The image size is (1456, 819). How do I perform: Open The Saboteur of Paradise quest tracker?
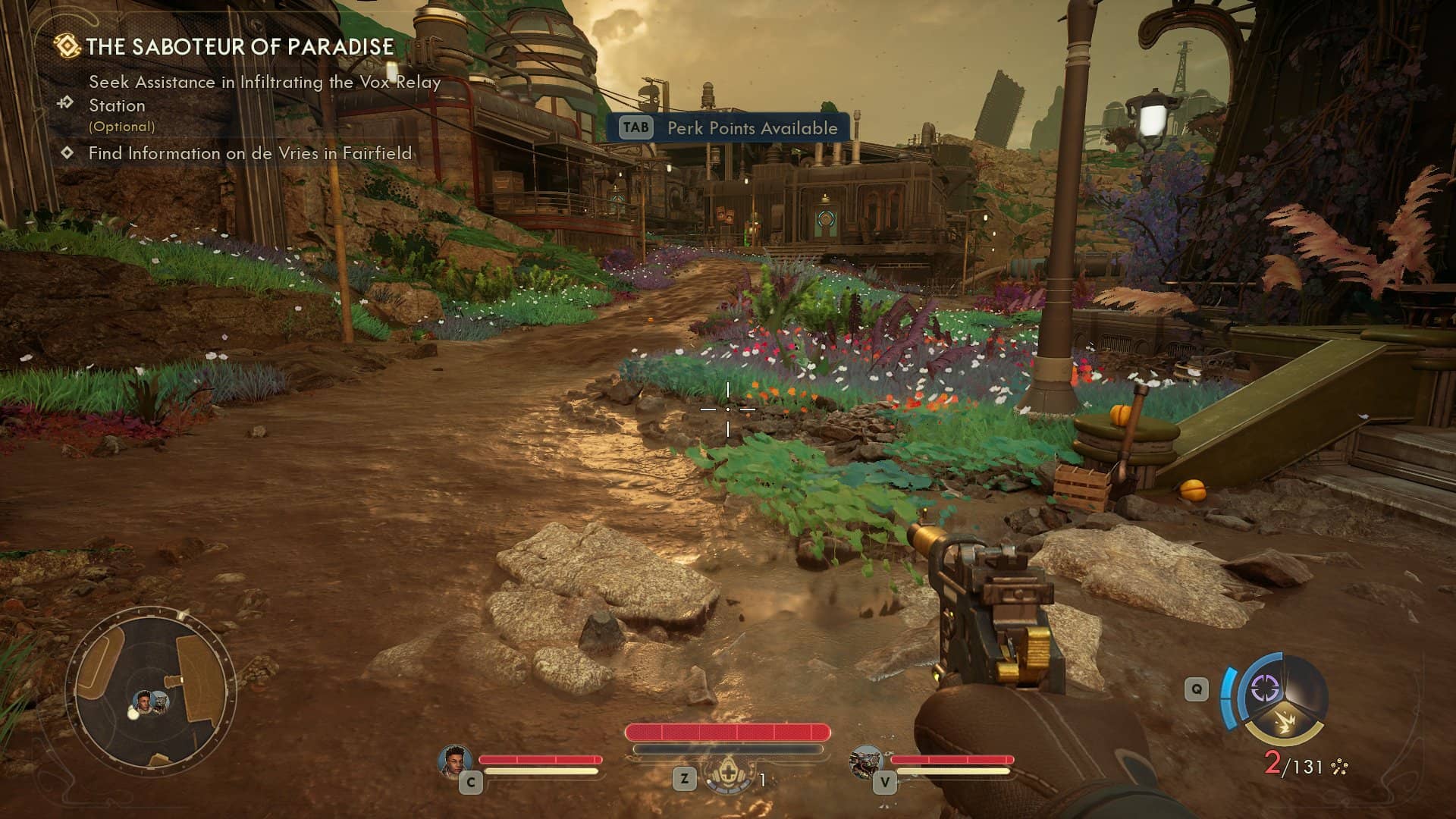[239, 47]
